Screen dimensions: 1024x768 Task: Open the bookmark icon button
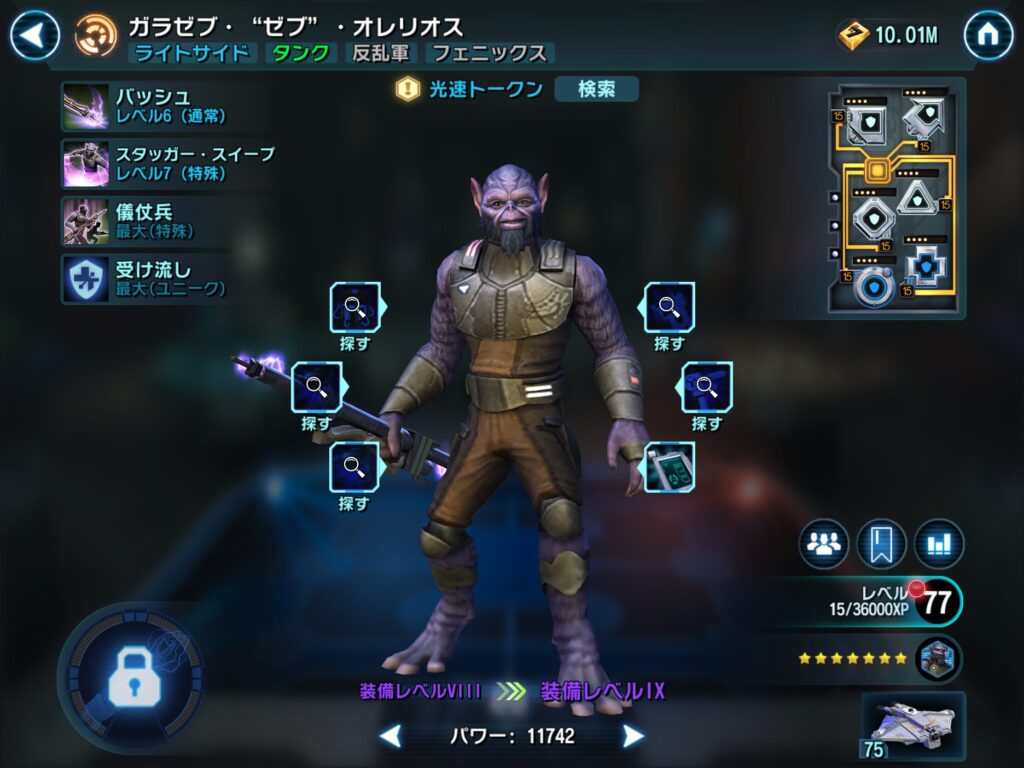(881, 544)
